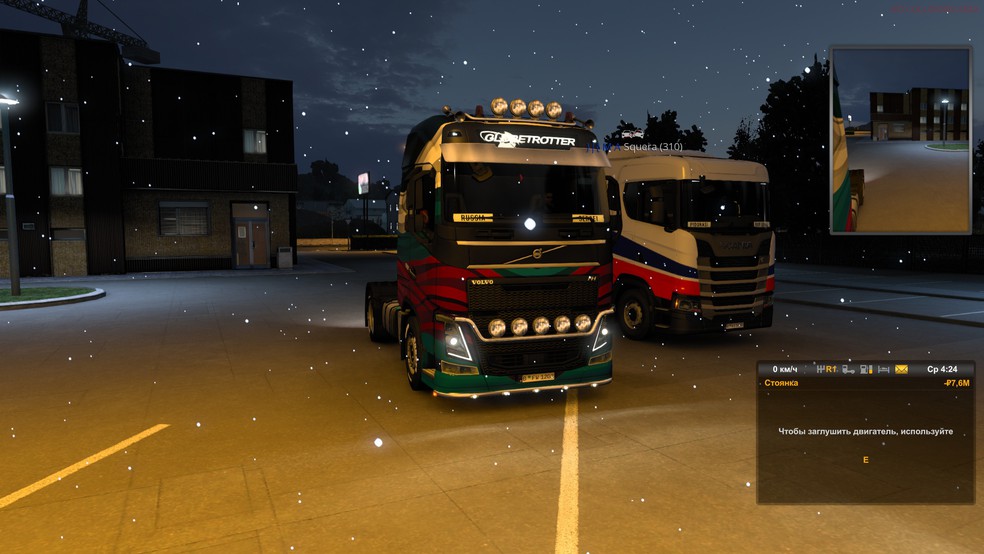Click the bed rest indicator icon
This screenshot has width=984, height=554.
pyautogui.click(x=883, y=369)
